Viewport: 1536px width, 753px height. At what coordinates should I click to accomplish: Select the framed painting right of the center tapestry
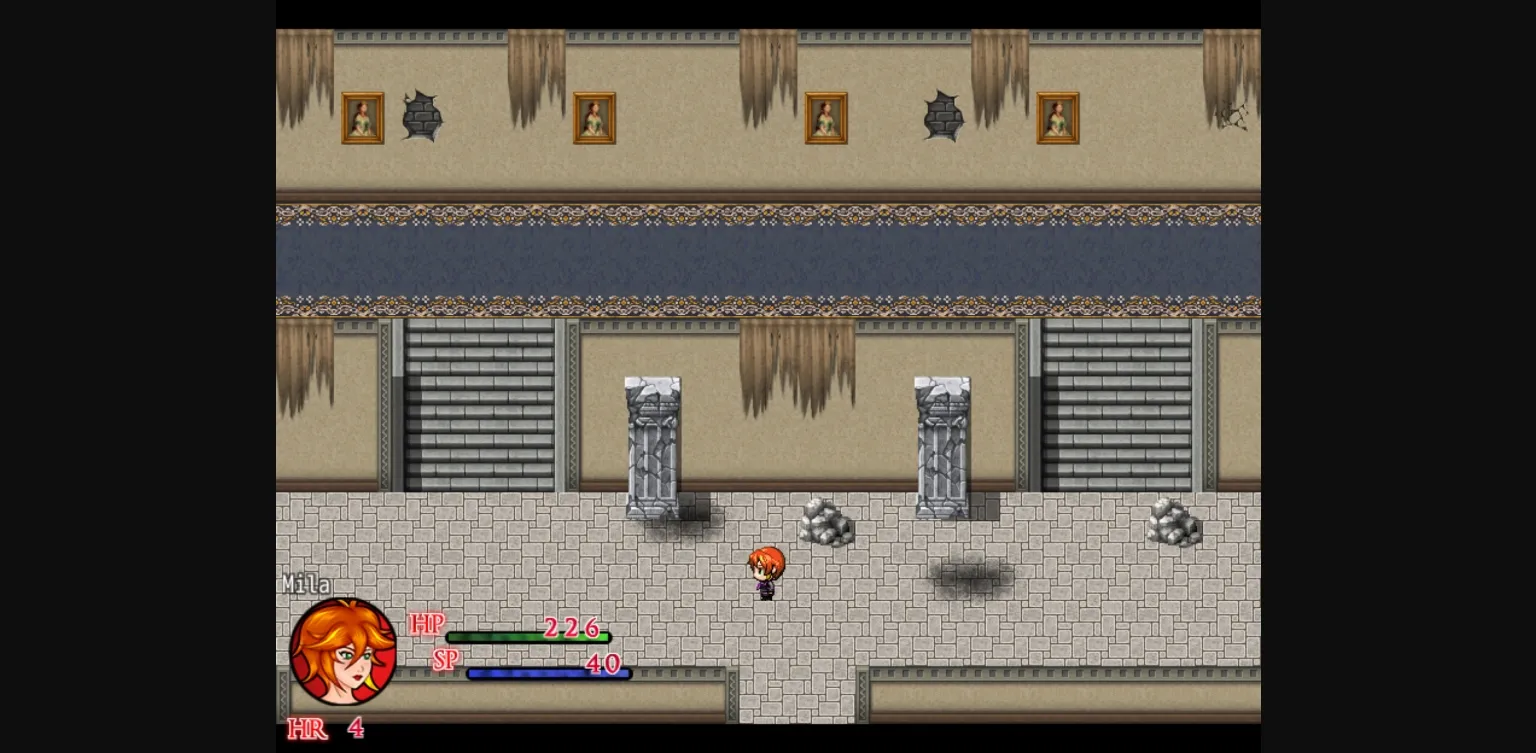[x=826, y=117]
